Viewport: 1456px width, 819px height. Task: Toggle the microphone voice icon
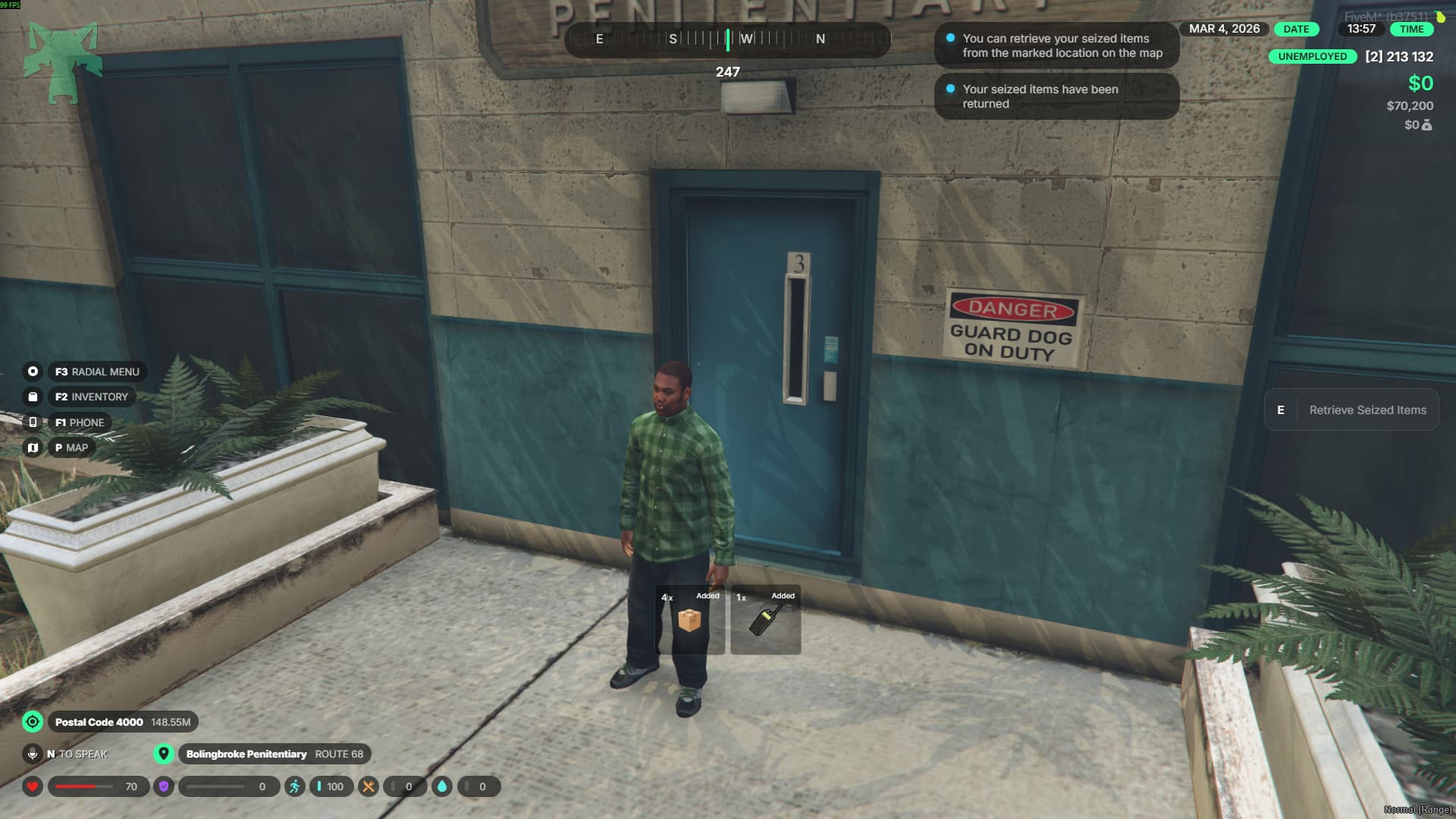33,754
